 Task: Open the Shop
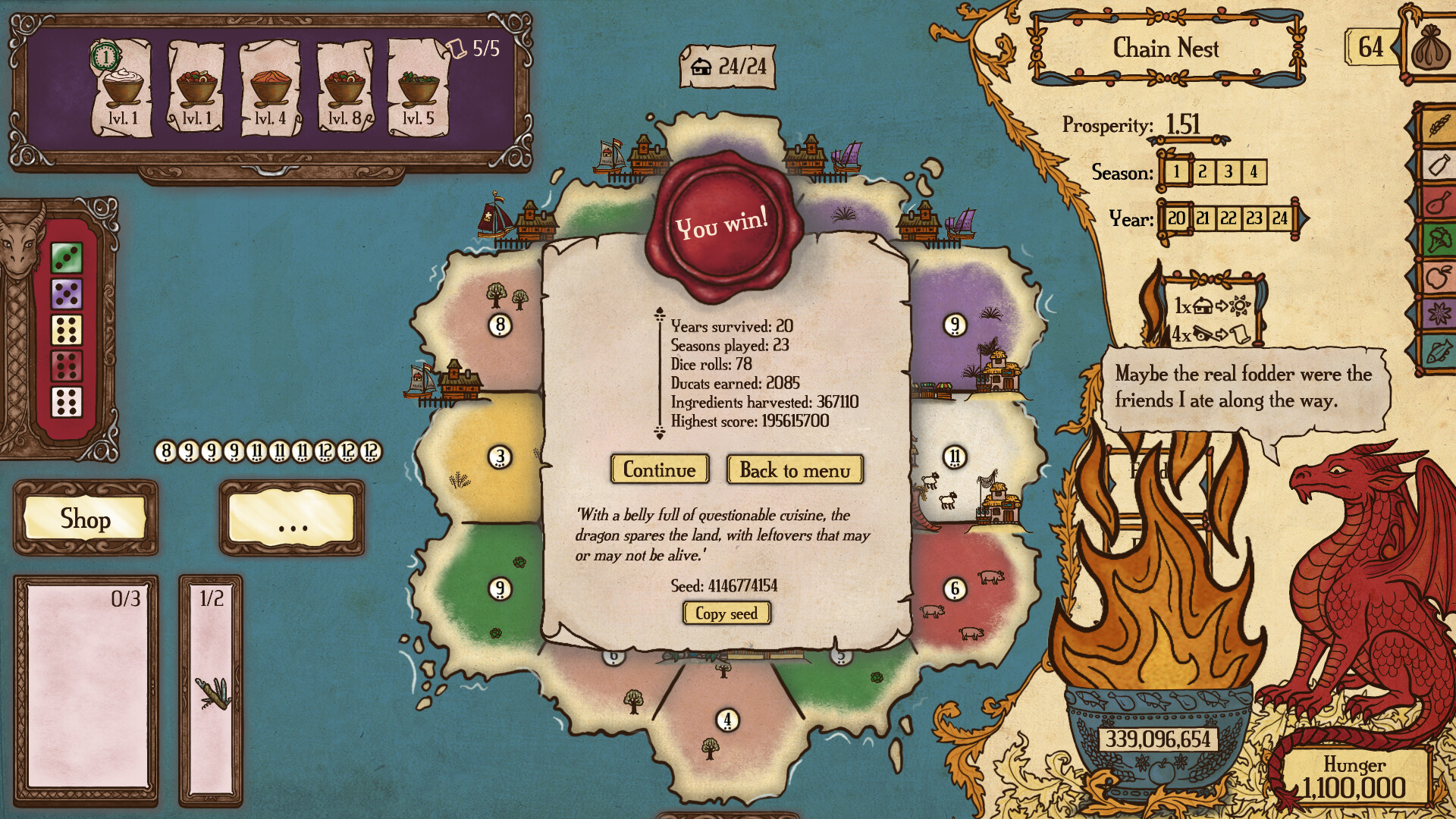pos(86,519)
